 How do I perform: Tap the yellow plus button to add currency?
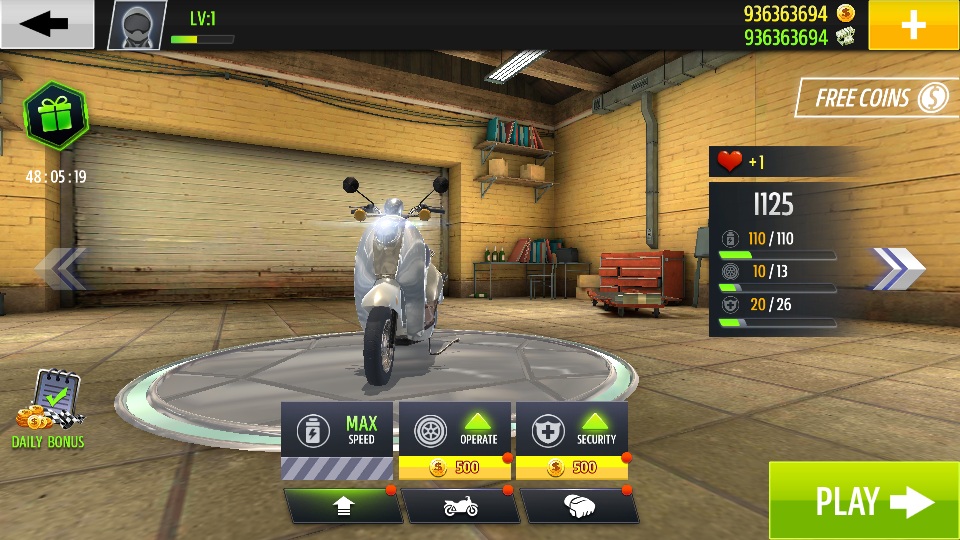pyautogui.click(x=913, y=25)
